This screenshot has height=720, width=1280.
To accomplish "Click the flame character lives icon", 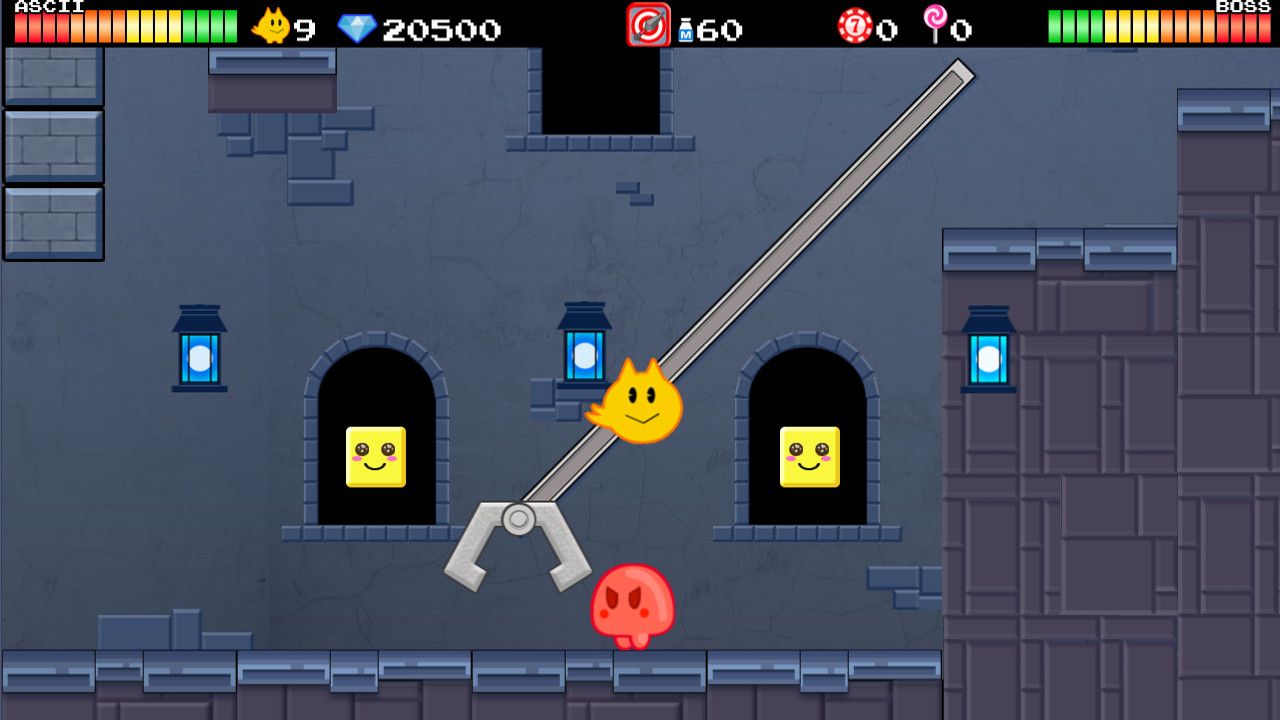I will [x=268, y=26].
